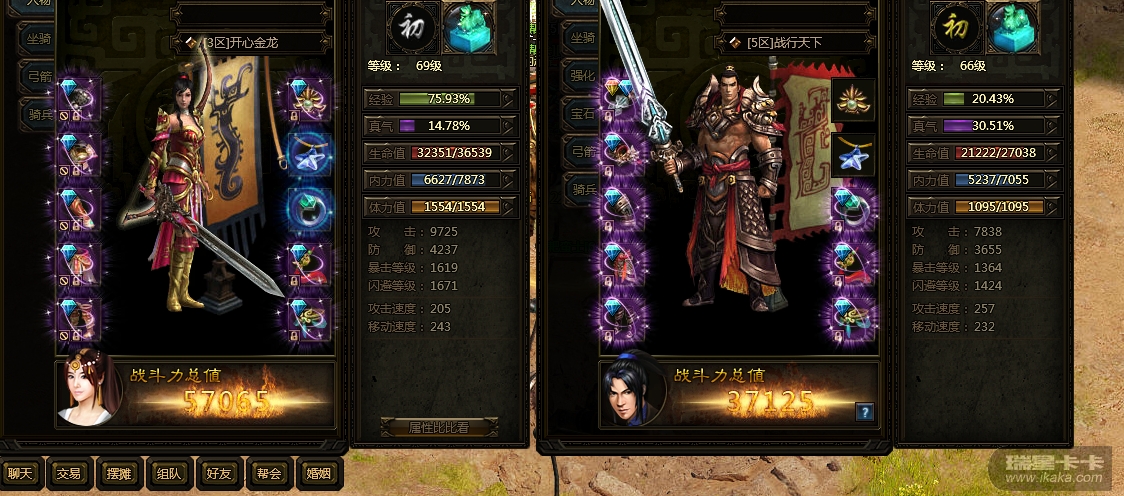Click the blue question mark help icon
This screenshot has height=496, width=1124.
(865, 412)
